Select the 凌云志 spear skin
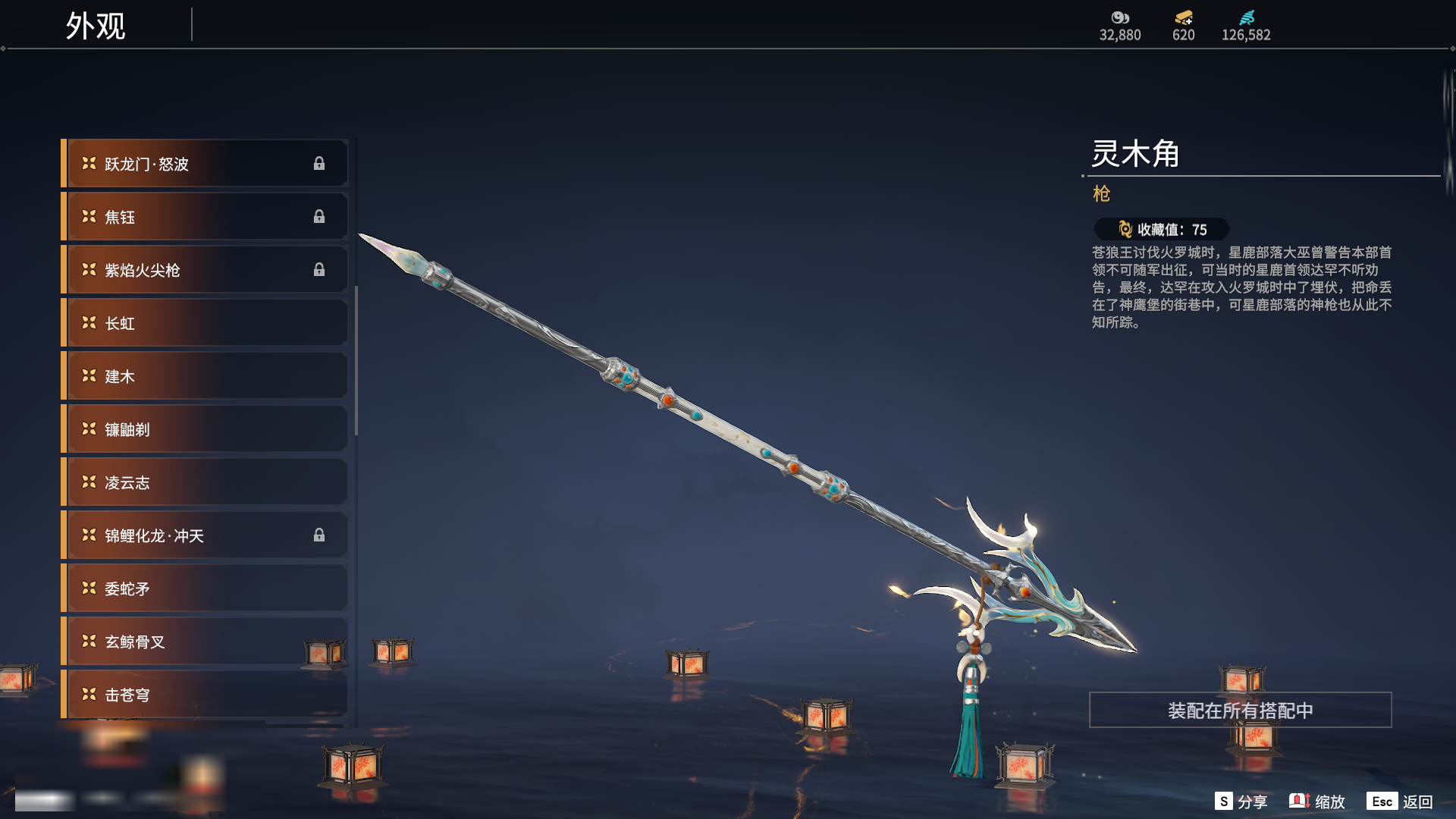Viewport: 1456px width, 819px height. pyautogui.click(x=205, y=482)
